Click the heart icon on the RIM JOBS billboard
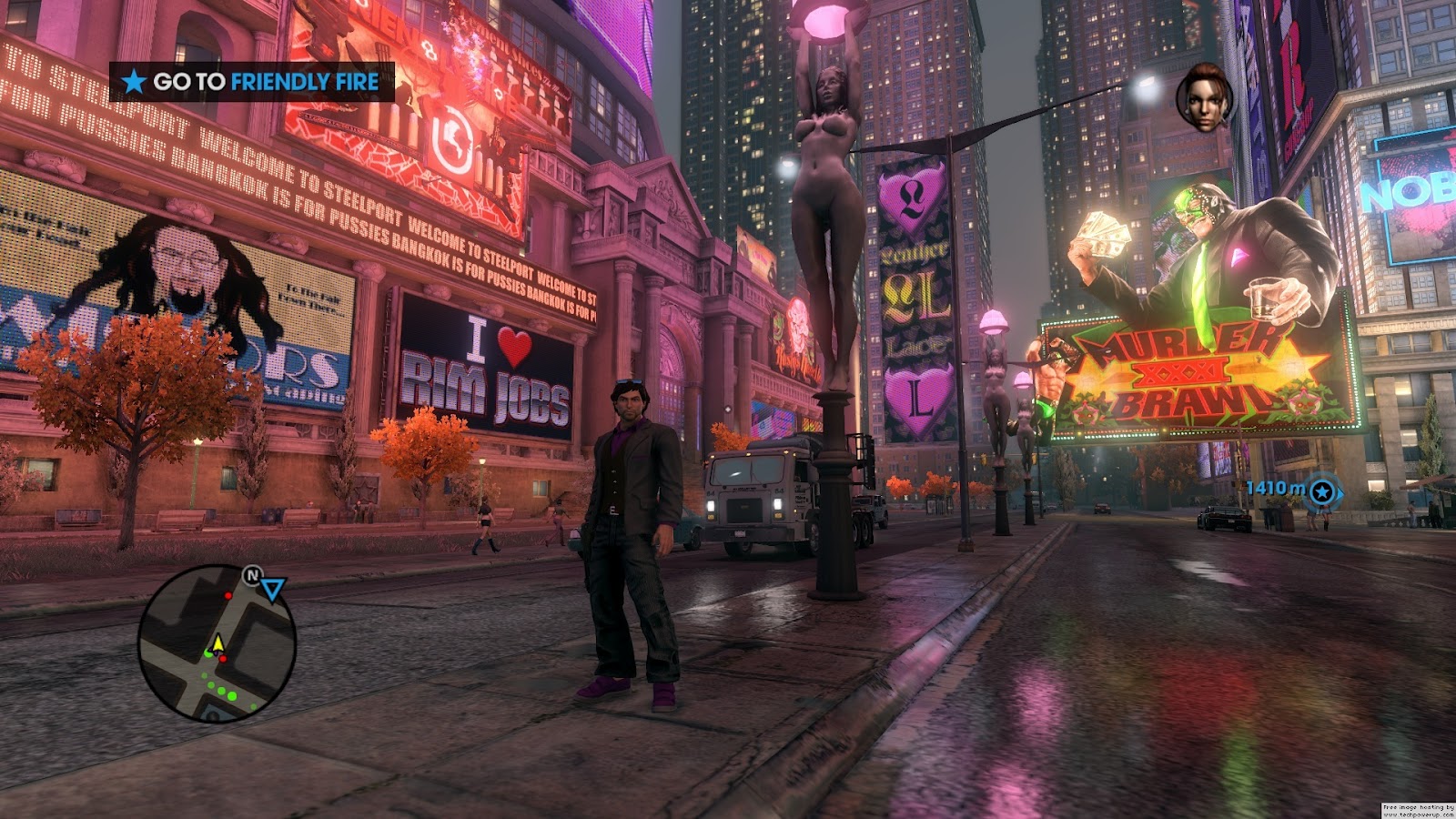This screenshot has width=1456, height=819. pos(517,346)
